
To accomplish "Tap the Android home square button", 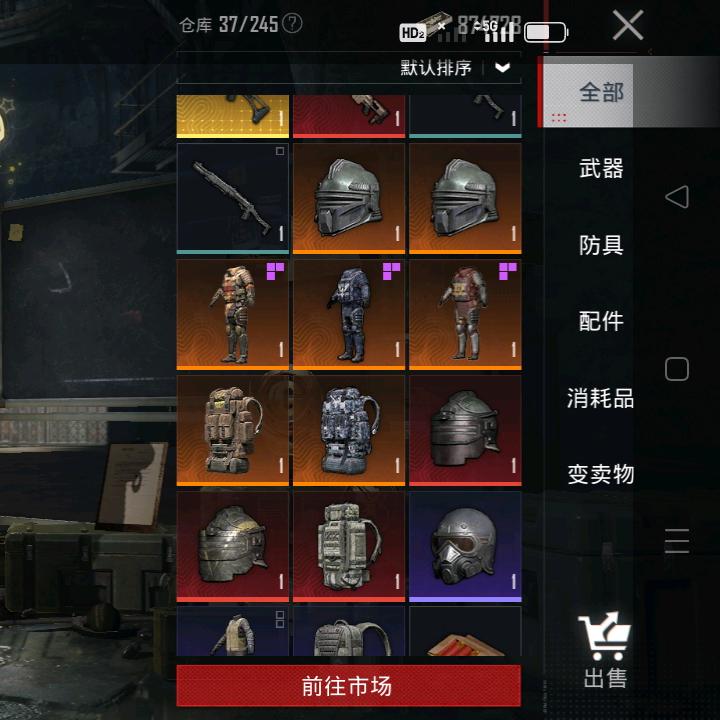I will [x=677, y=369].
